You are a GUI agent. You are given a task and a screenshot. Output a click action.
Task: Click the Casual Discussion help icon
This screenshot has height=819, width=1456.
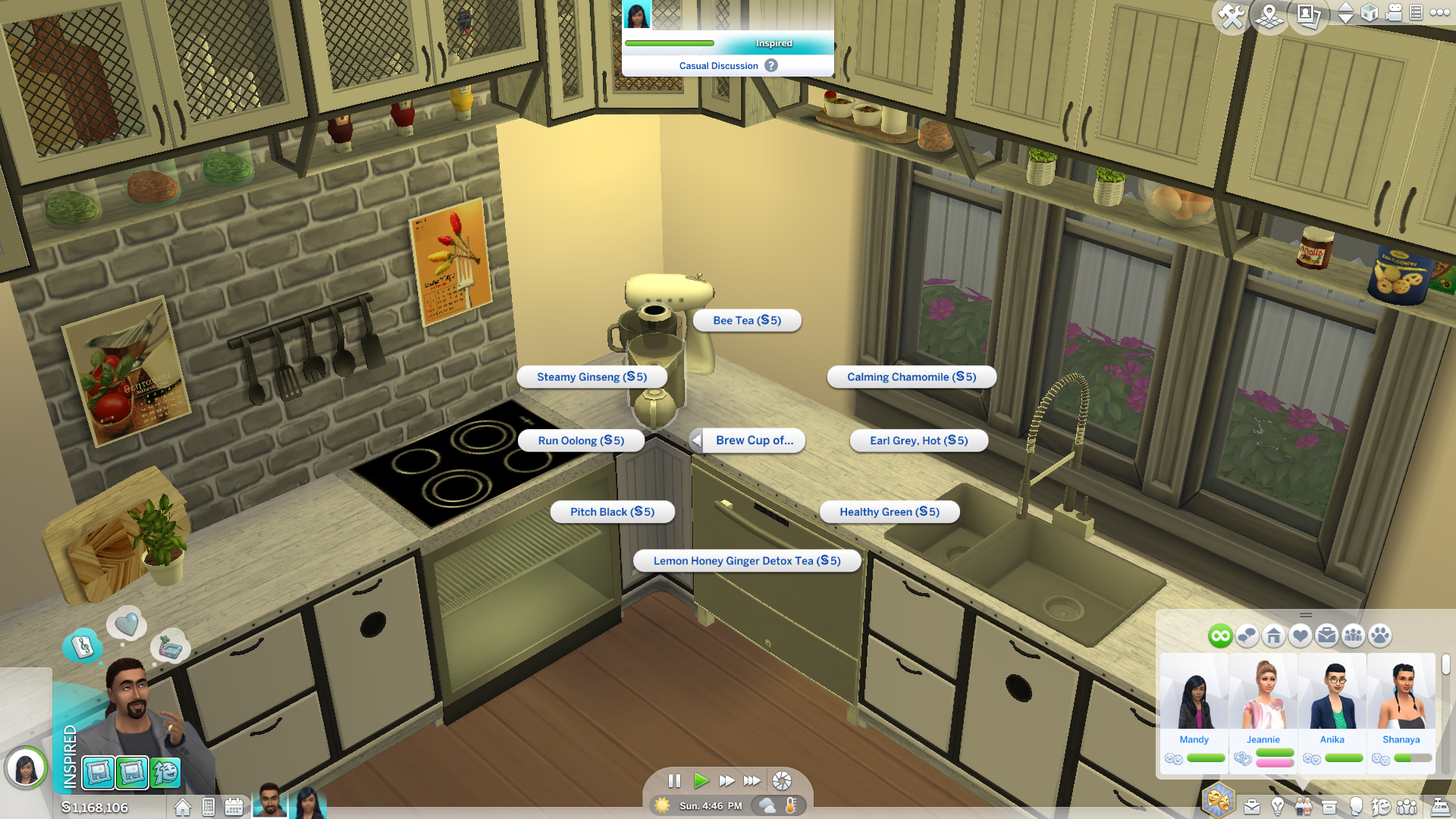(x=771, y=66)
